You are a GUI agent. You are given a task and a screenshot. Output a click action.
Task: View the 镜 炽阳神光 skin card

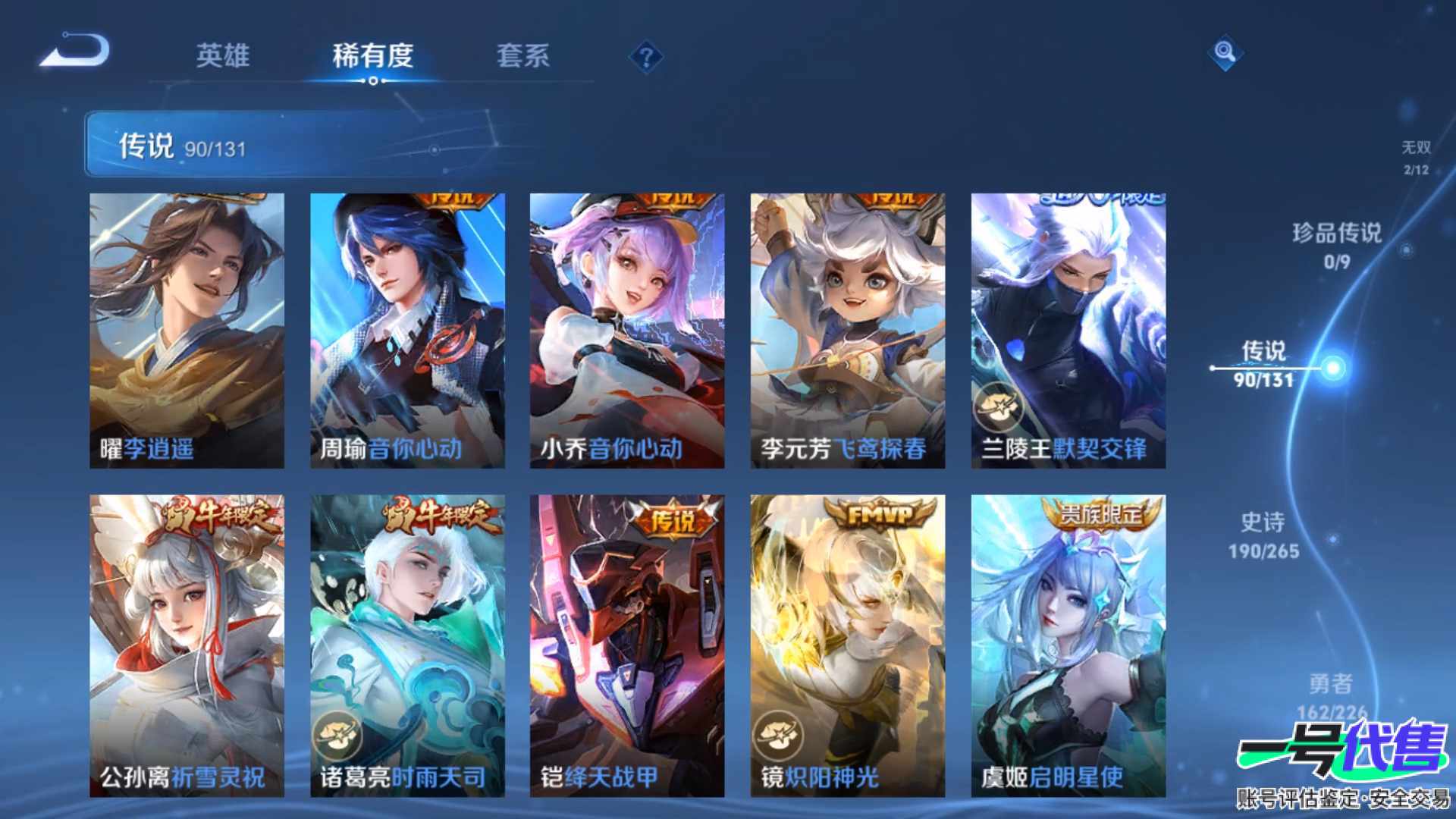tap(848, 645)
